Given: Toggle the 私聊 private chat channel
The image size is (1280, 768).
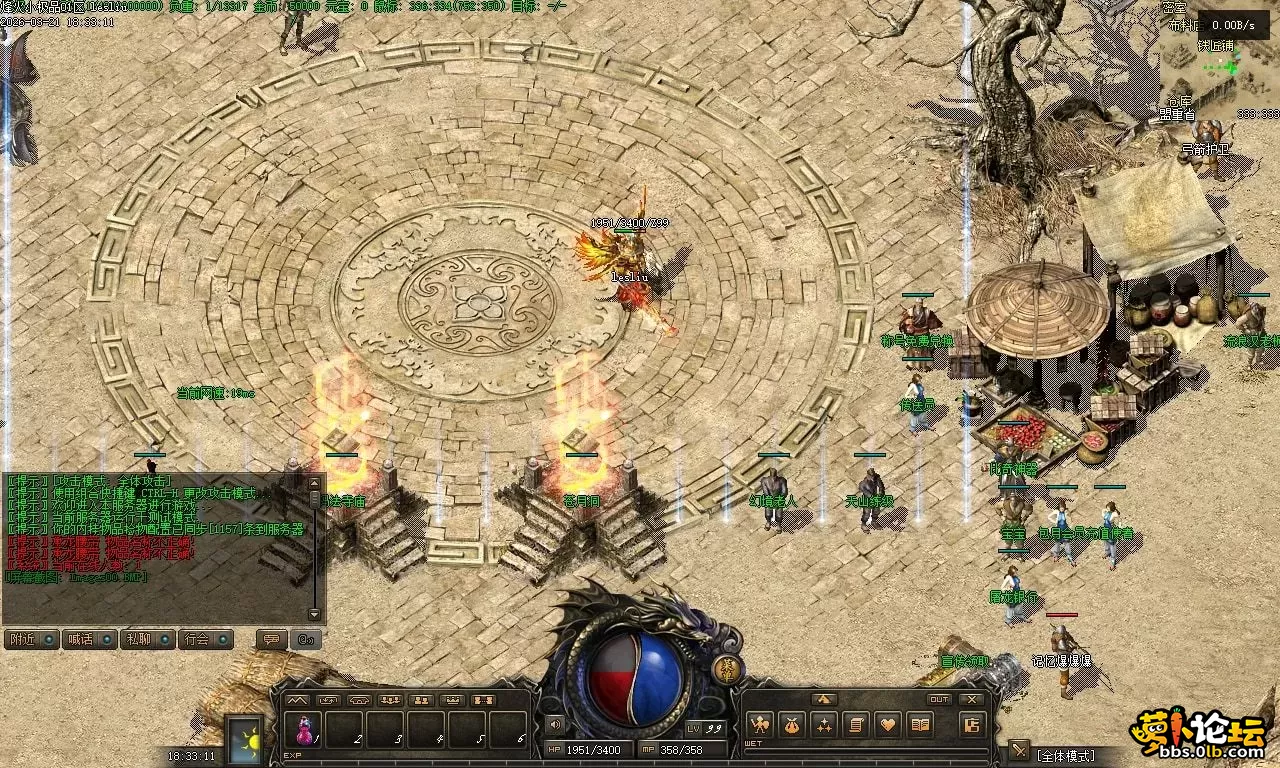Looking at the screenshot, I should pos(147,639).
